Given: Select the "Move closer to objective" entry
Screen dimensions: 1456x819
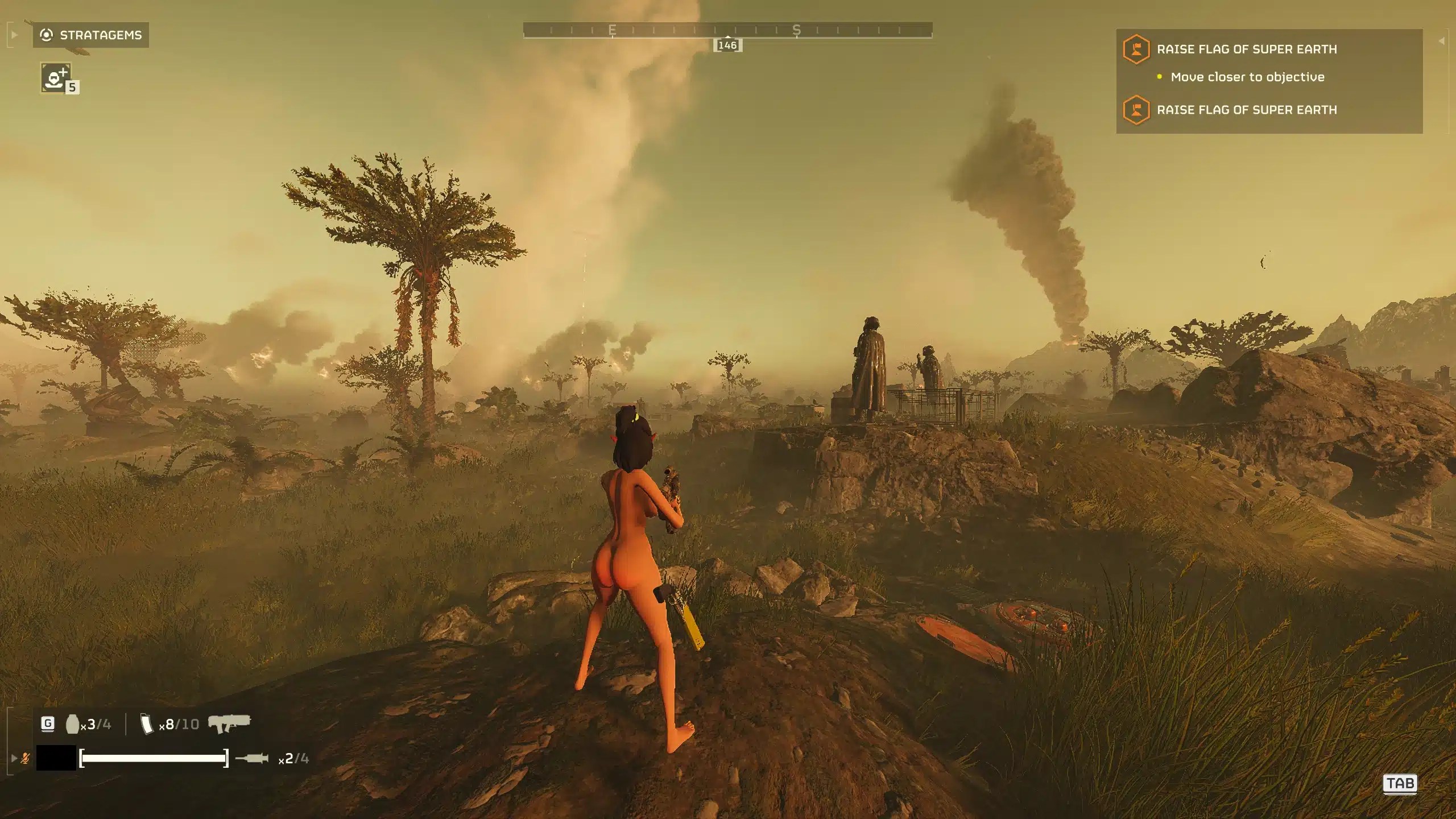Looking at the screenshot, I should [x=1247, y=77].
